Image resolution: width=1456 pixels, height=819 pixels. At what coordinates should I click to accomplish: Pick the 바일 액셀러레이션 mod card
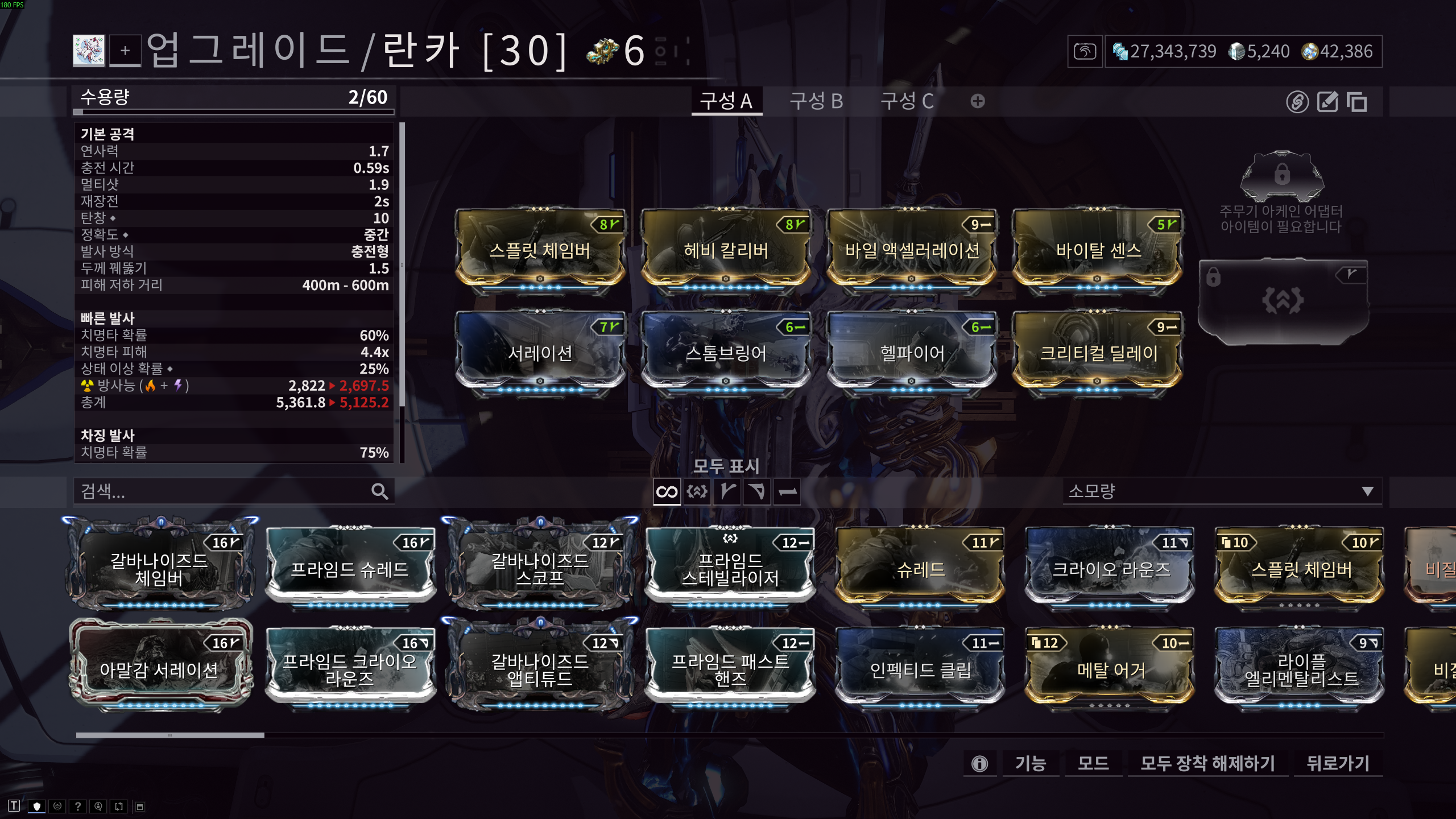[912, 250]
